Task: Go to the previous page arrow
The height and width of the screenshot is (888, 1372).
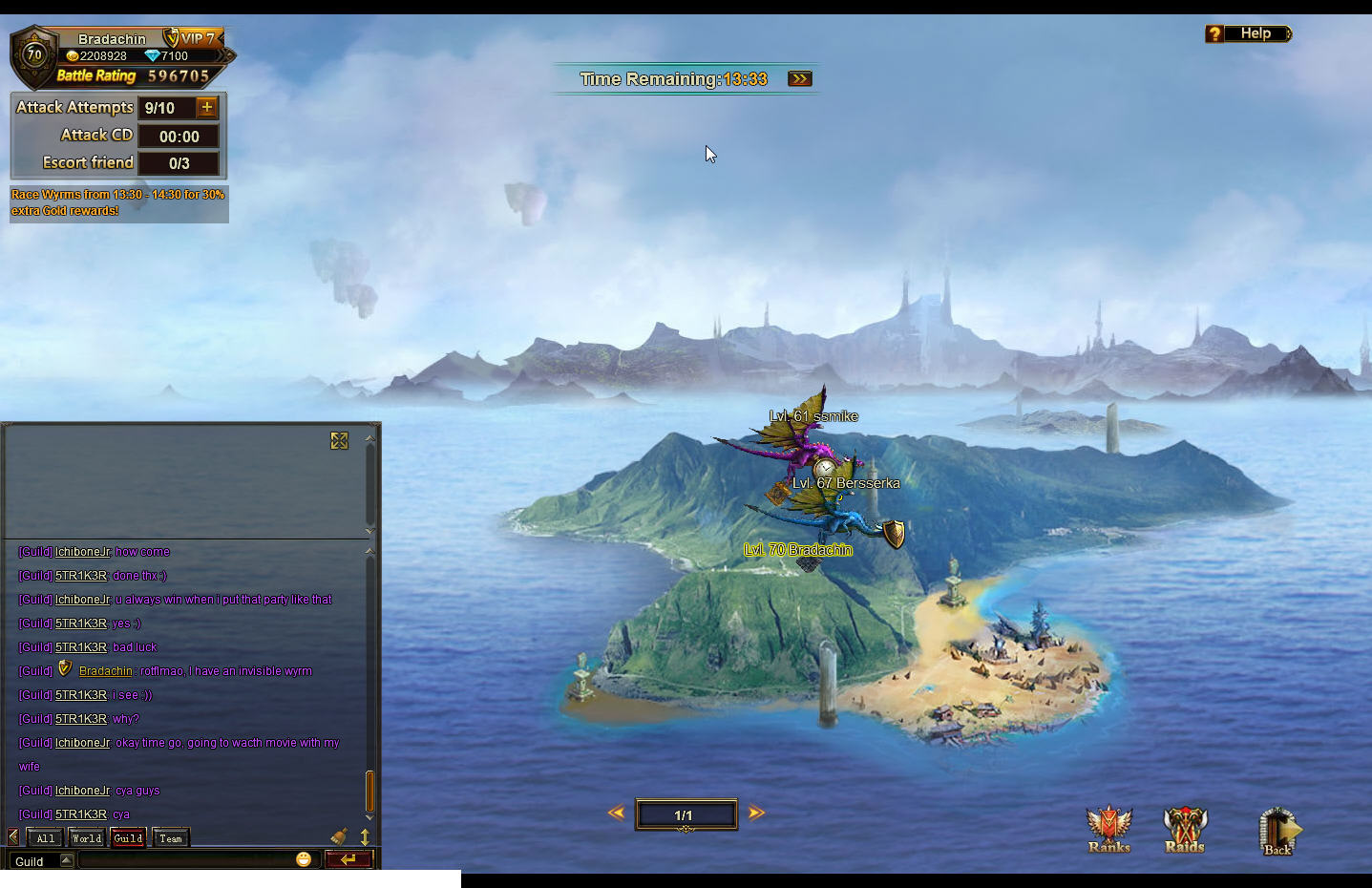Action: point(616,814)
